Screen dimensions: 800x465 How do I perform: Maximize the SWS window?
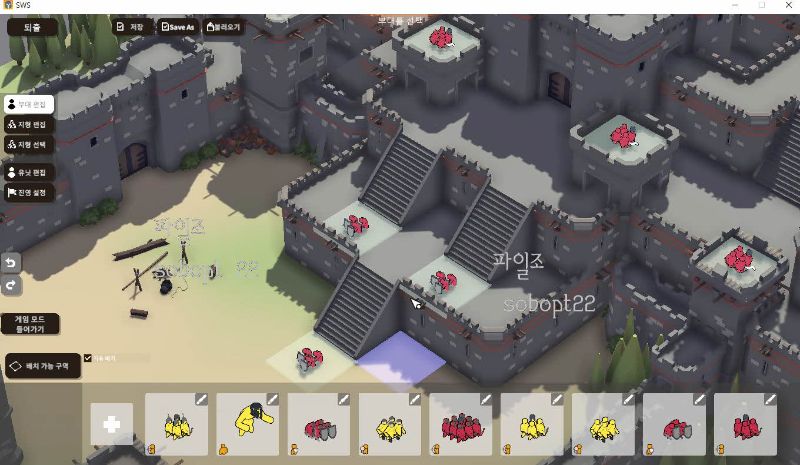click(761, 6)
